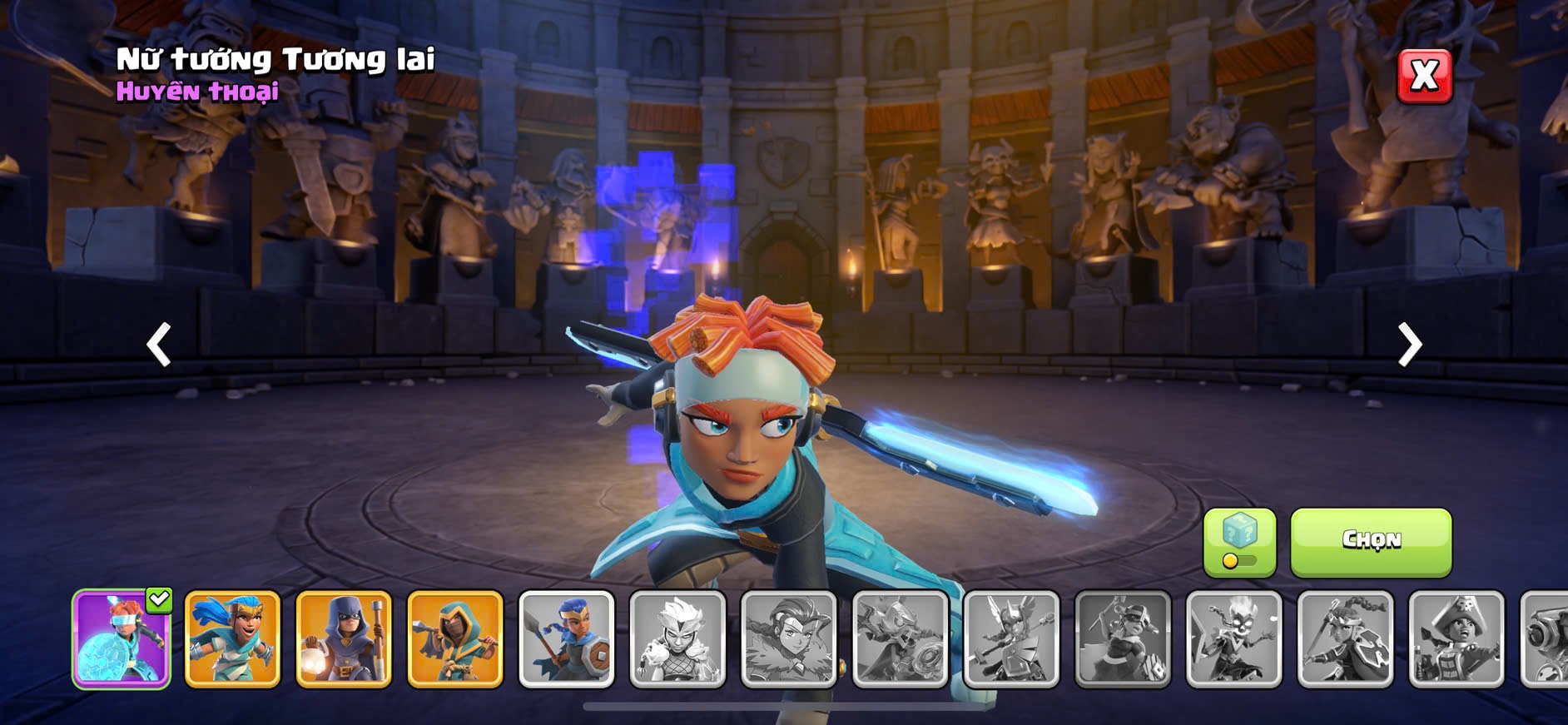Show the next skin with the right arrow

pyautogui.click(x=1409, y=344)
